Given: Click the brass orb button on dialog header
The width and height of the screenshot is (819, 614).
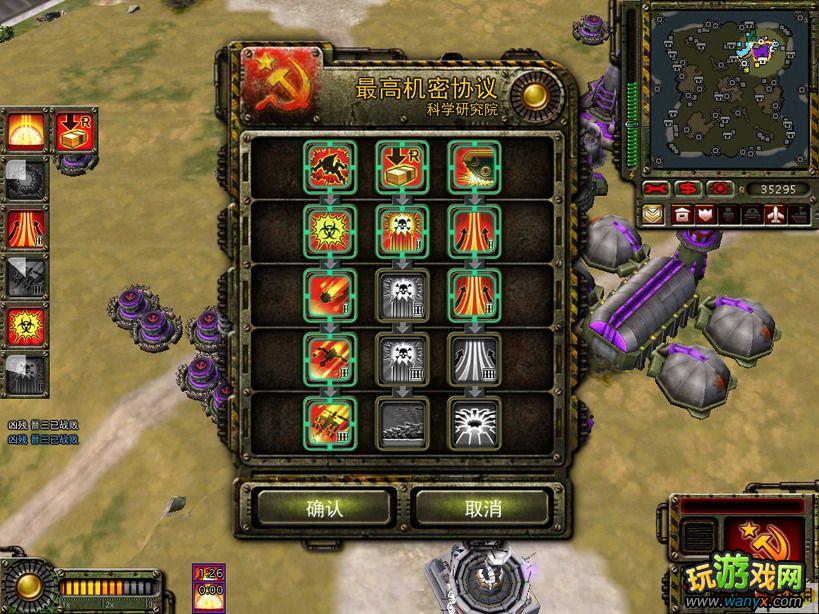Looking at the screenshot, I should (533, 95).
